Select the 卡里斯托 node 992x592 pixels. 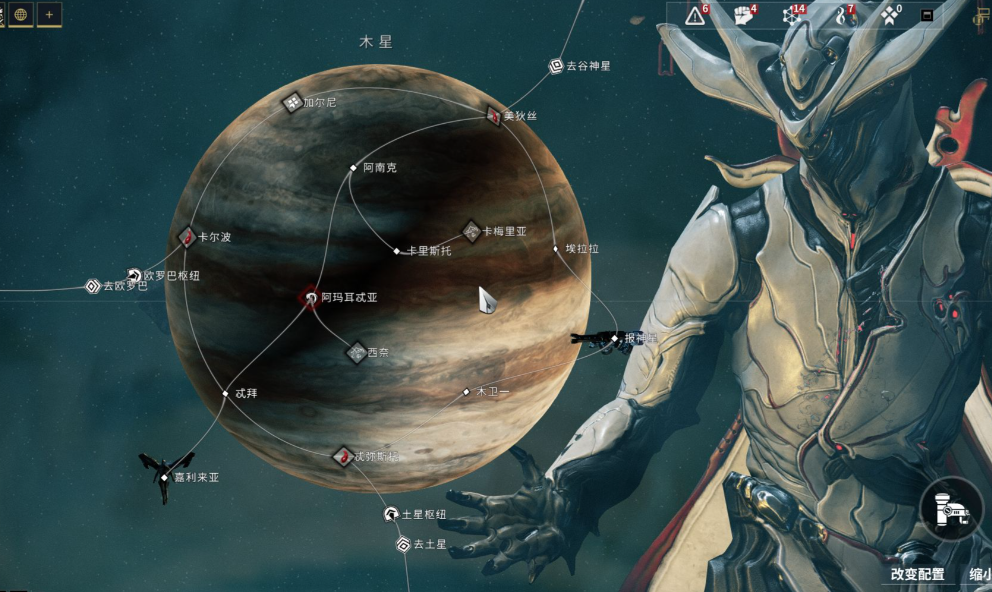click(397, 251)
